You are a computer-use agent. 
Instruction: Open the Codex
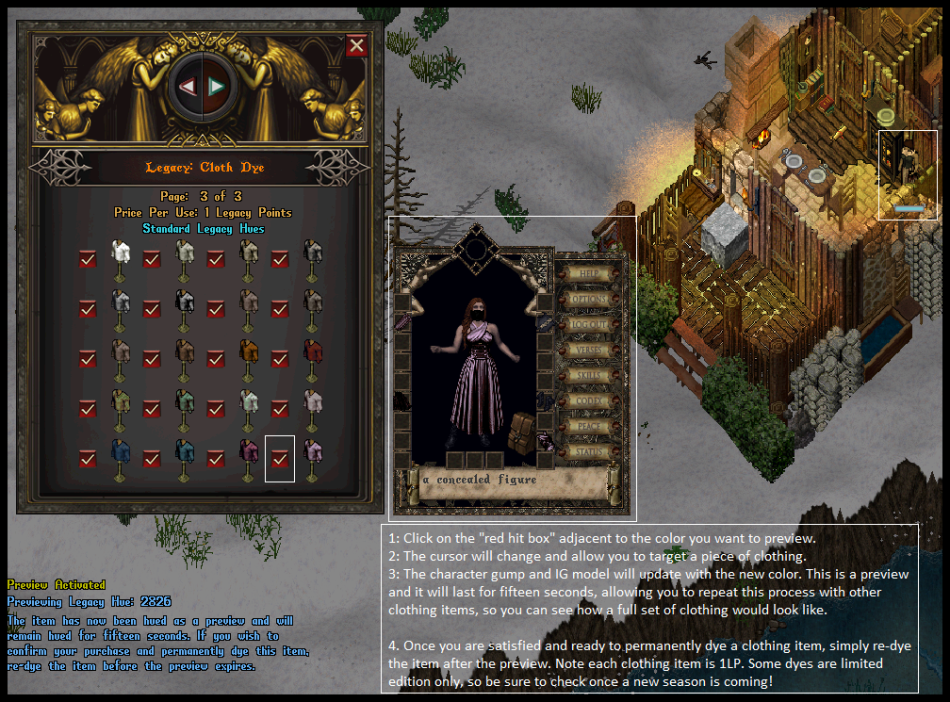coord(590,402)
